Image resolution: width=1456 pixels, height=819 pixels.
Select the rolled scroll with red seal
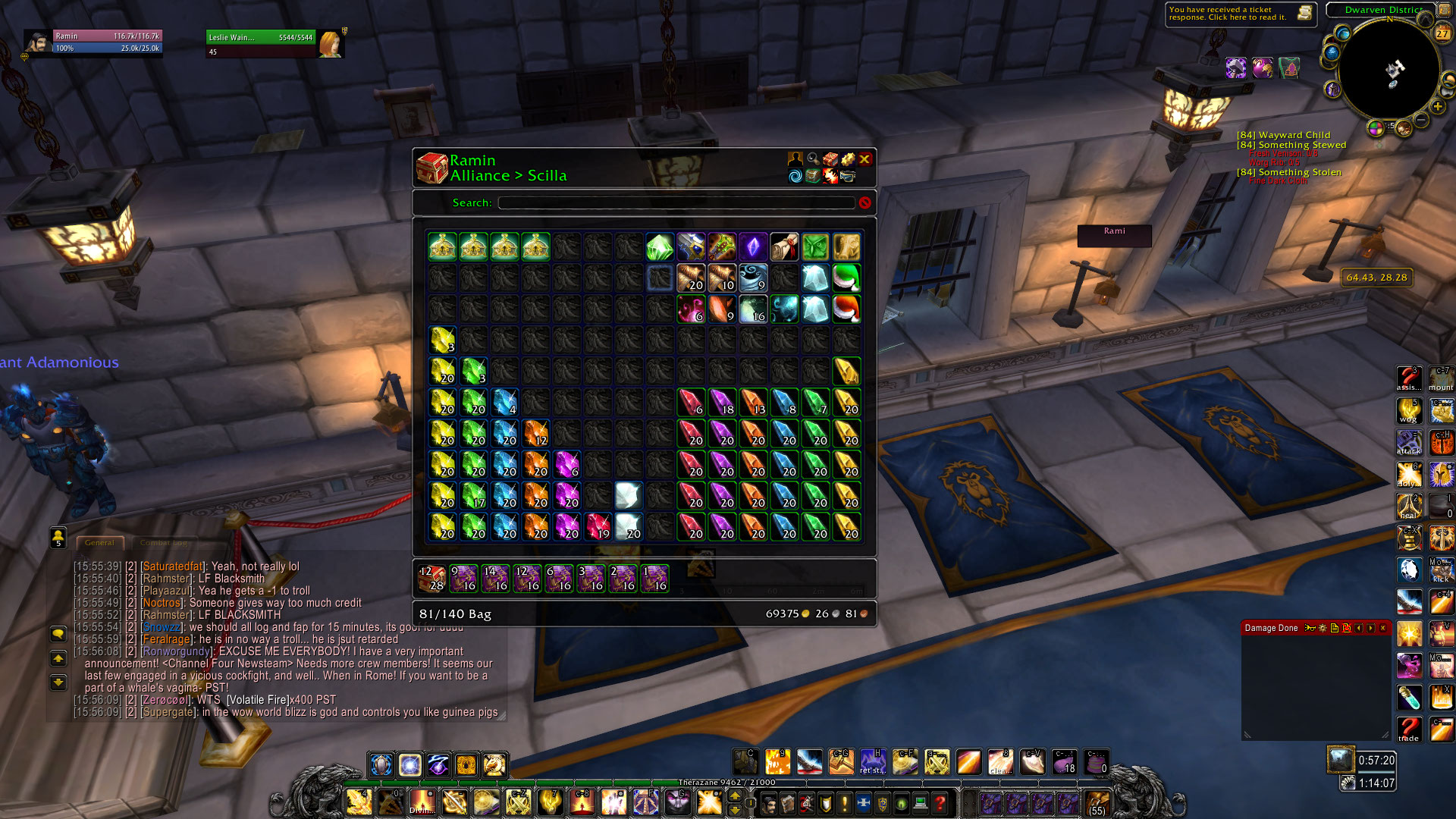pyautogui.click(x=784, y=247)
